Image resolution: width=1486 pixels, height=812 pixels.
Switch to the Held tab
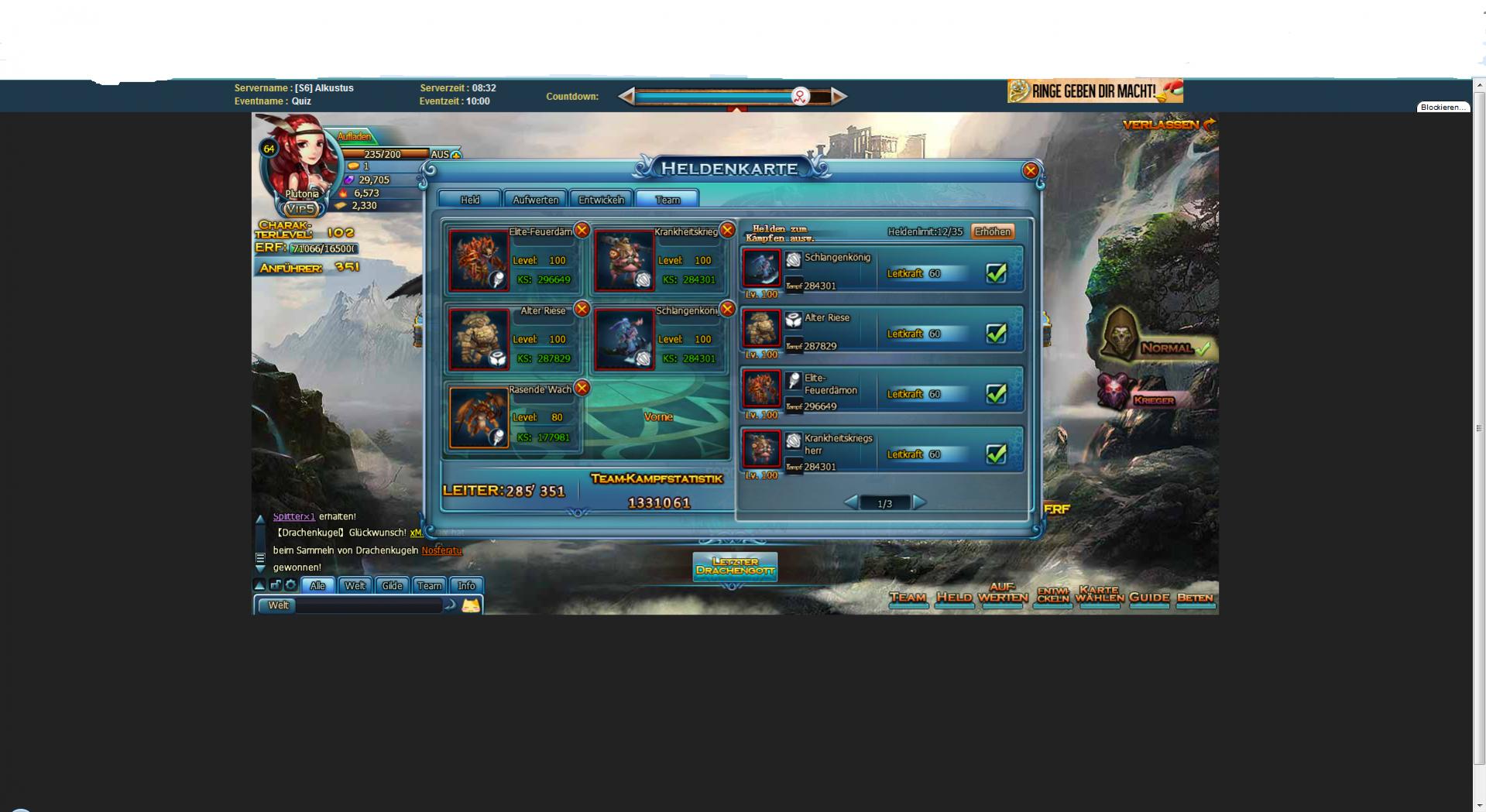point(470,200)
